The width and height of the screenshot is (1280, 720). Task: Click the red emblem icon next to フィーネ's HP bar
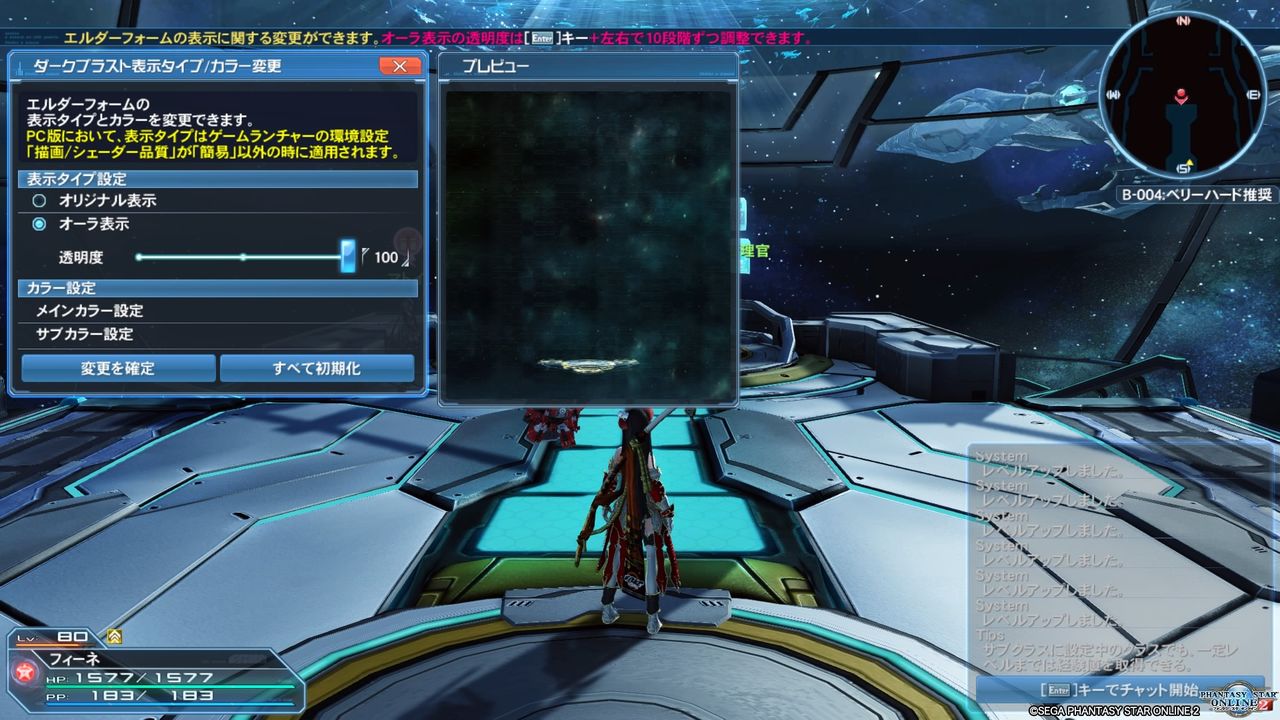coord(27,672)
